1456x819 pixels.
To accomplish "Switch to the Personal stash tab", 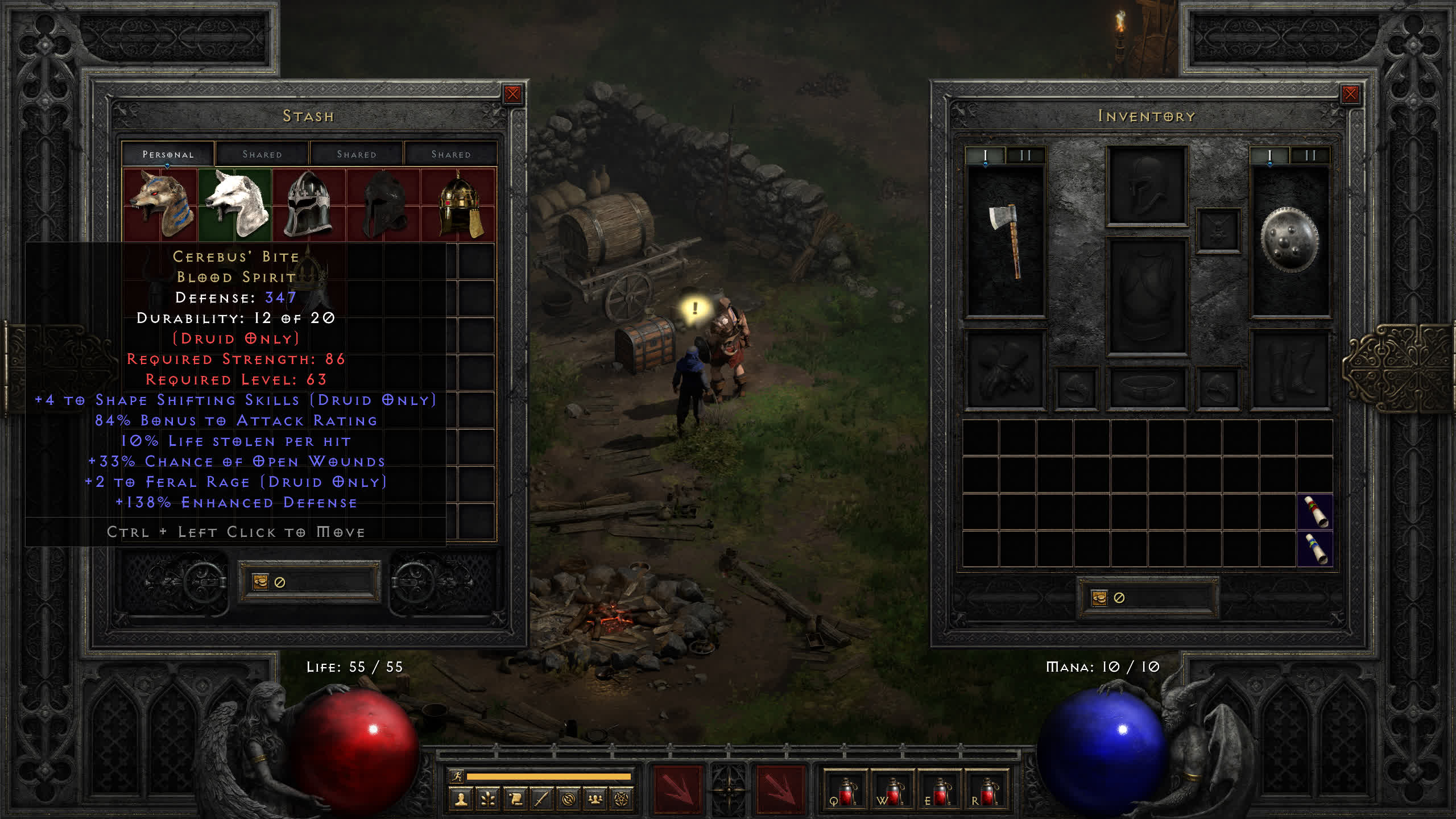I will click(x=168, y=154).
